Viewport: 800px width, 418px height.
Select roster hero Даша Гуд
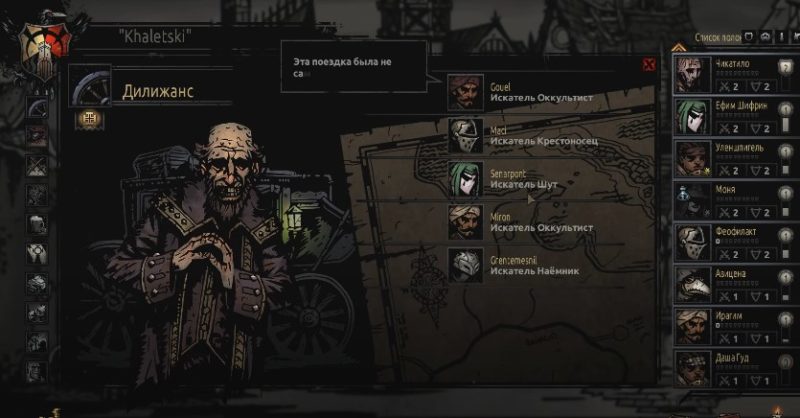[x=730, y=368]
